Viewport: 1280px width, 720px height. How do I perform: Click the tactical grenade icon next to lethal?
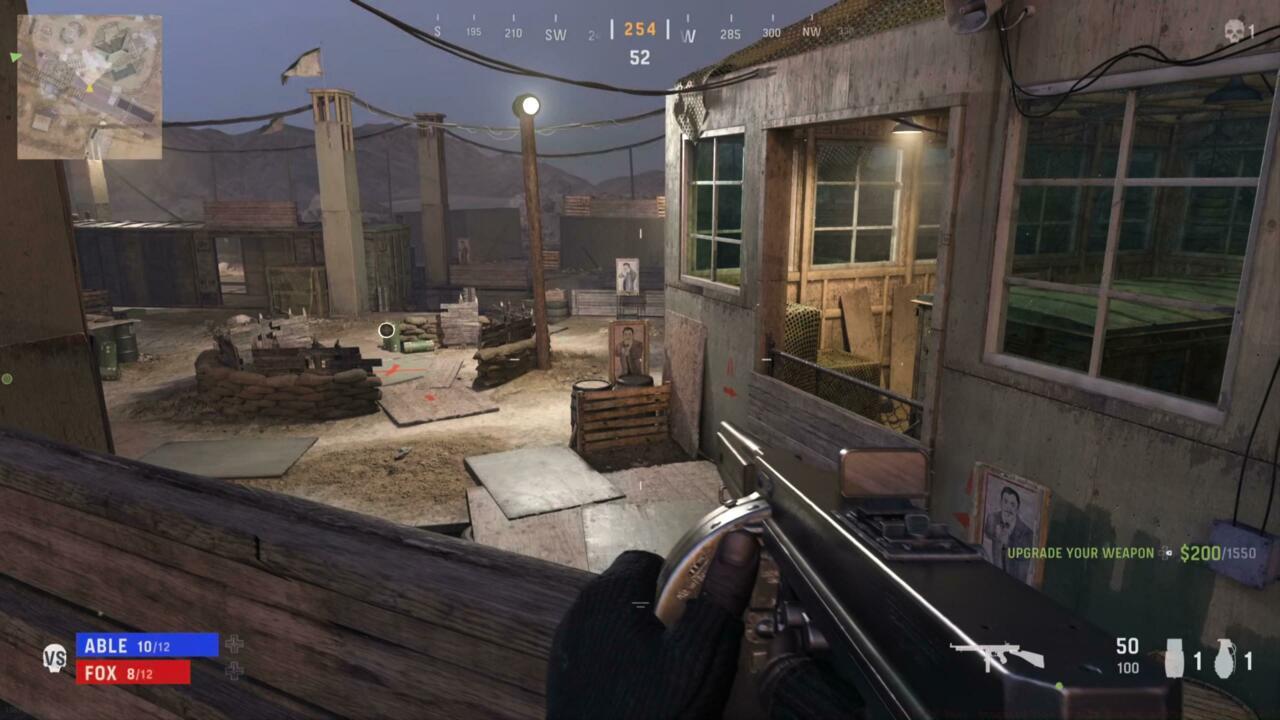[1173, 658]
